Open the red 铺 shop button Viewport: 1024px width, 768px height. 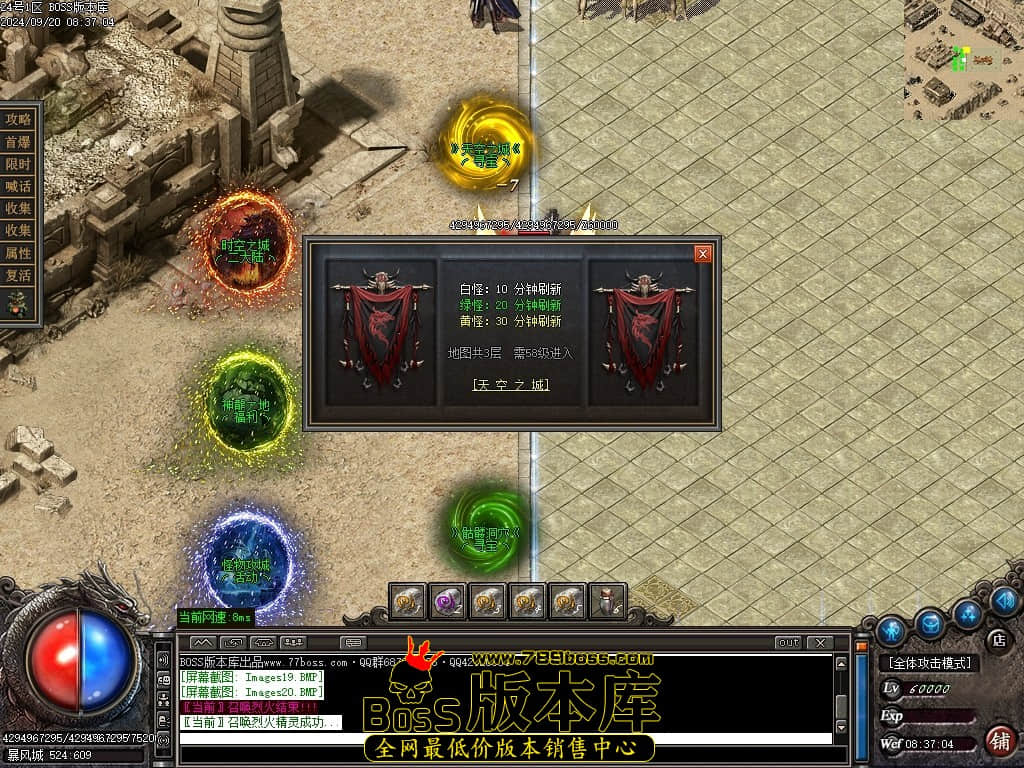point(998,741)
